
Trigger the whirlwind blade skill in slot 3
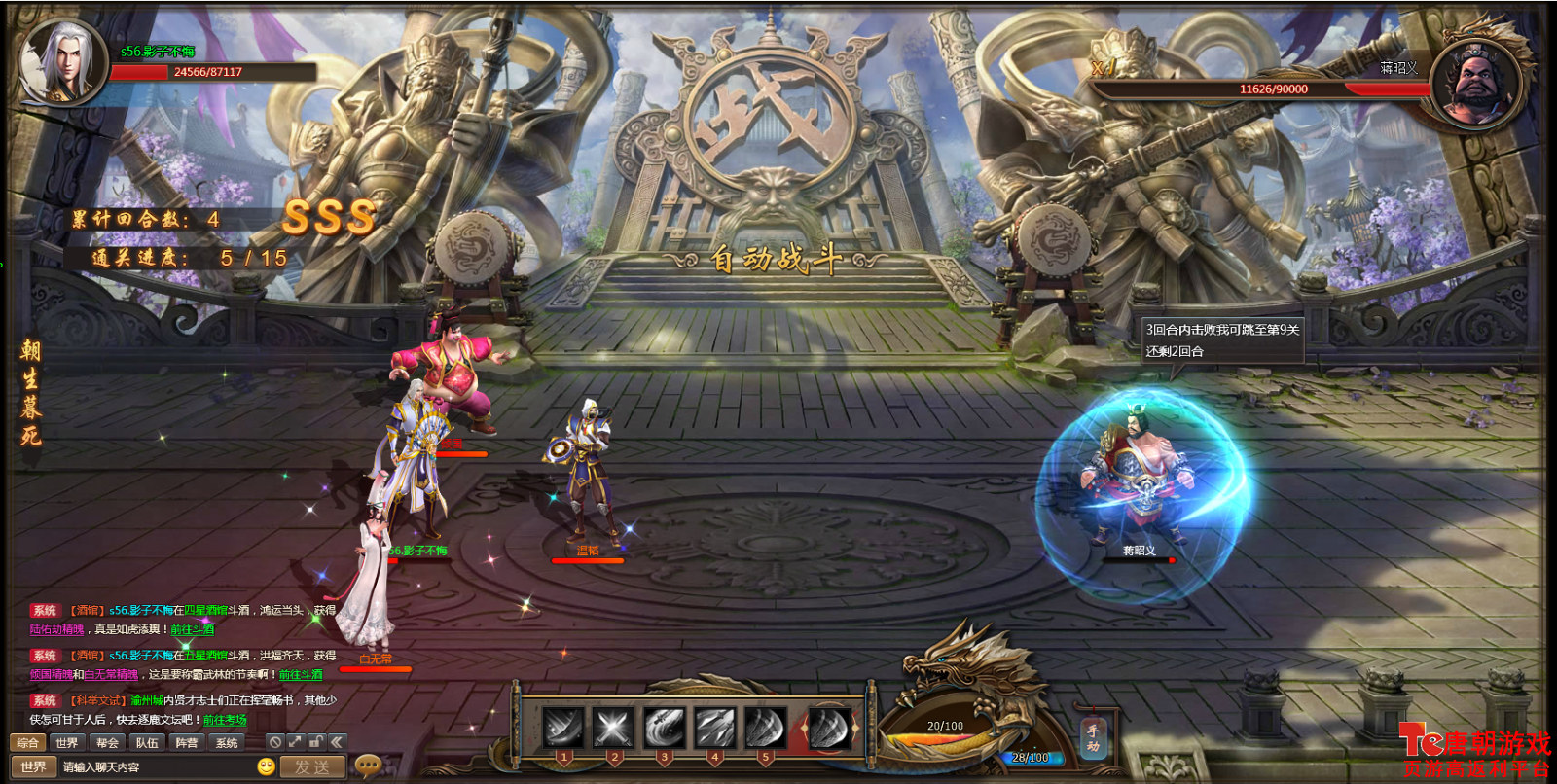(x=664, y=727)
